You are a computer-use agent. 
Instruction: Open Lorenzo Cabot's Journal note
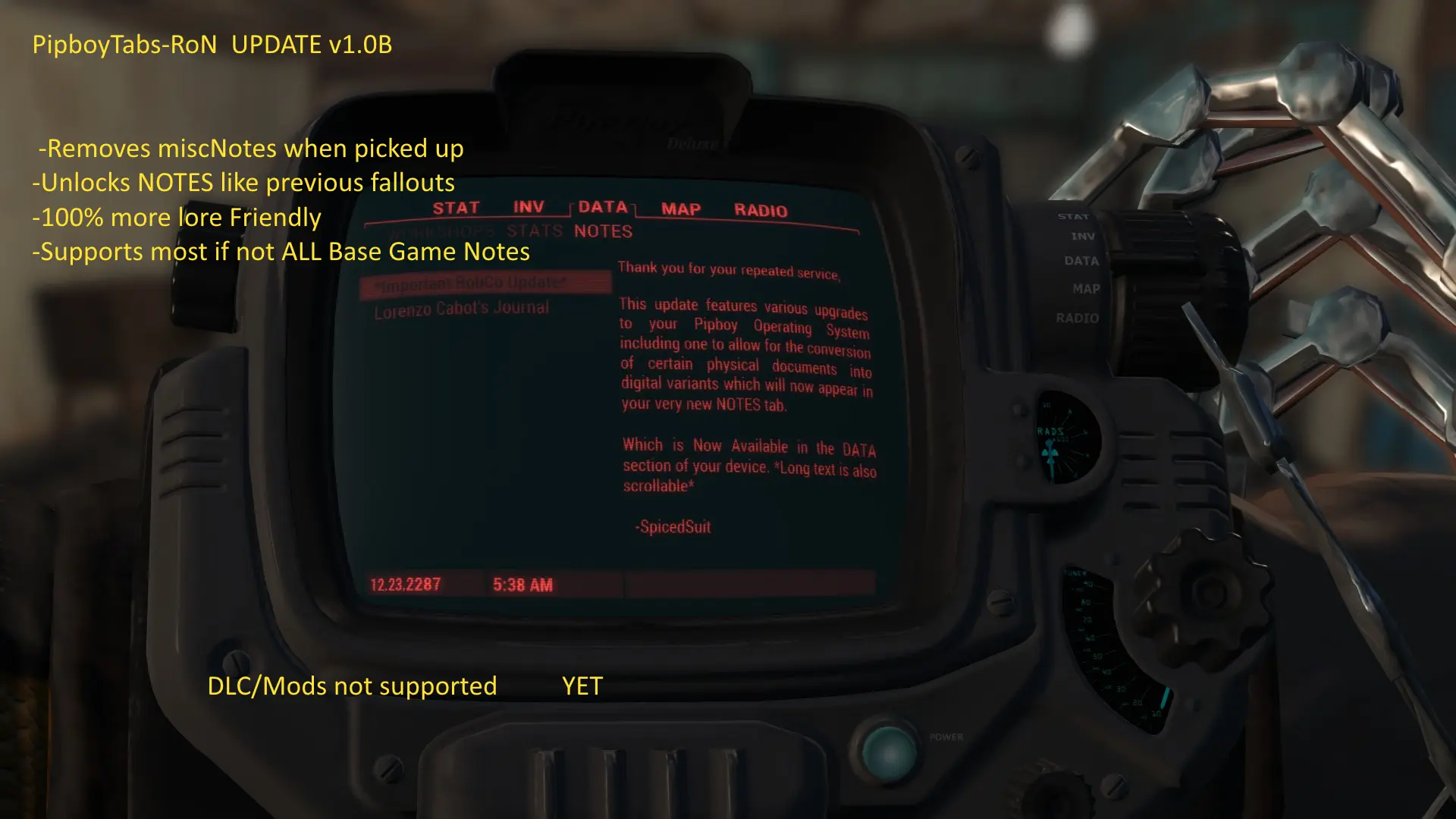coord(461,309)
